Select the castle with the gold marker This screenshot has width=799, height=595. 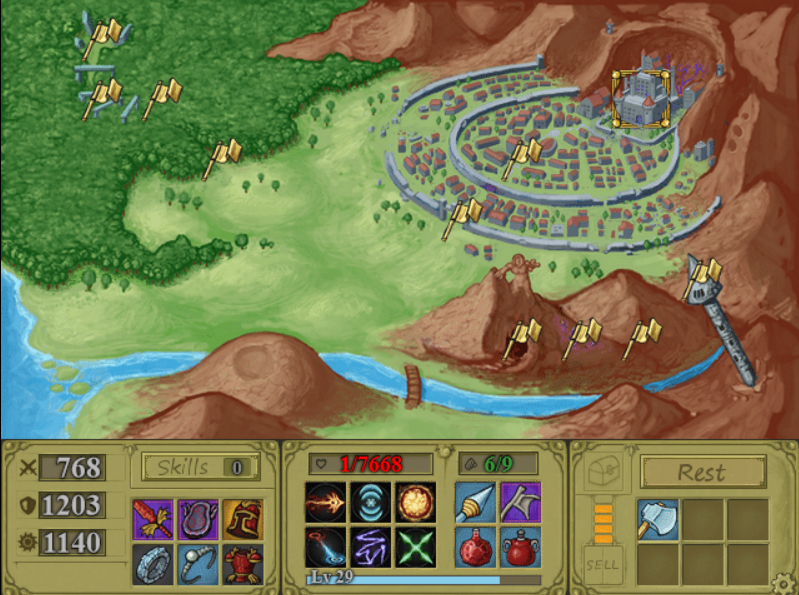[639, 98]
